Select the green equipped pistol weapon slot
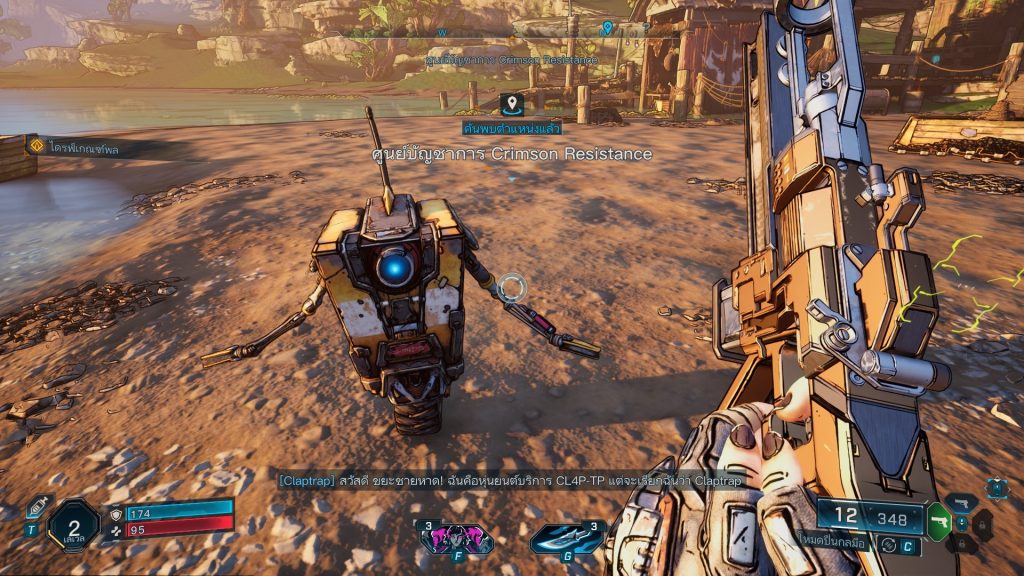Viewport: 1024px width, 576px height. point(939,520)
